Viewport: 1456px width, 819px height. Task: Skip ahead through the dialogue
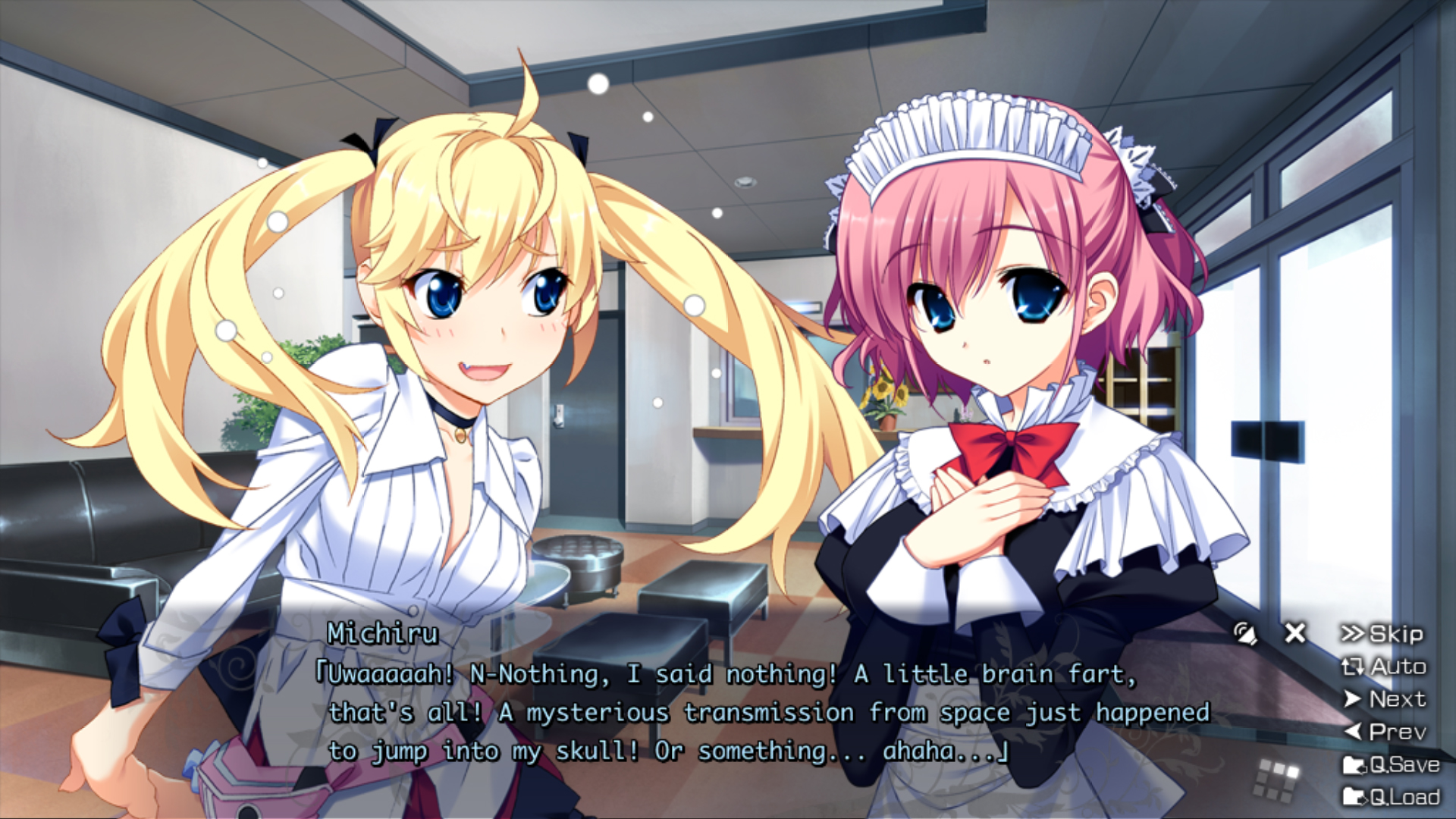tap(1382, 634)
